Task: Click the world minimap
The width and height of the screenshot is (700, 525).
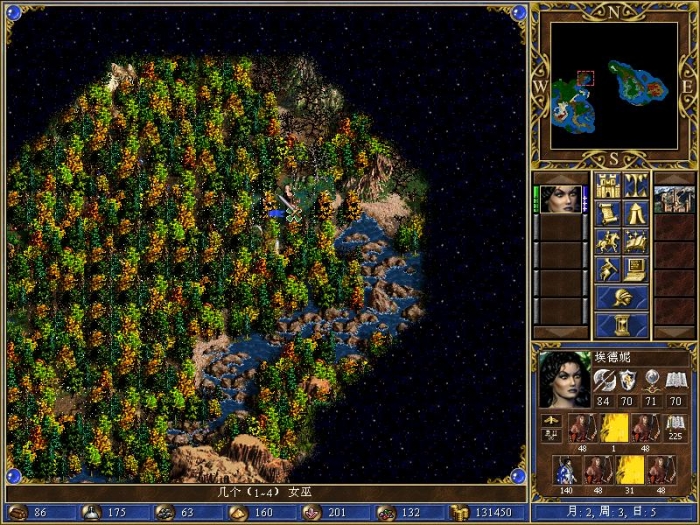Action: [x=614, y=85]
